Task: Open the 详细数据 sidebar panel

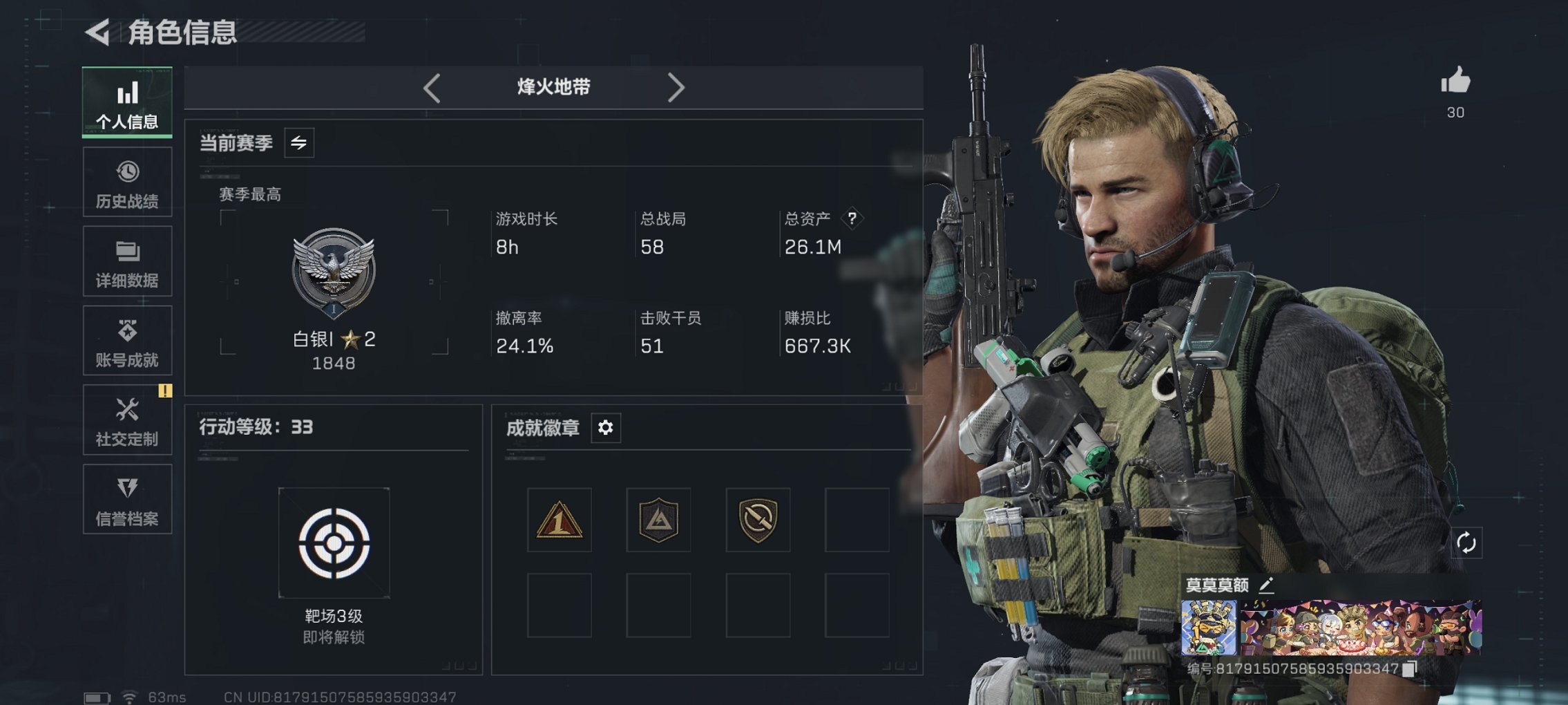Action: [126, 261]
